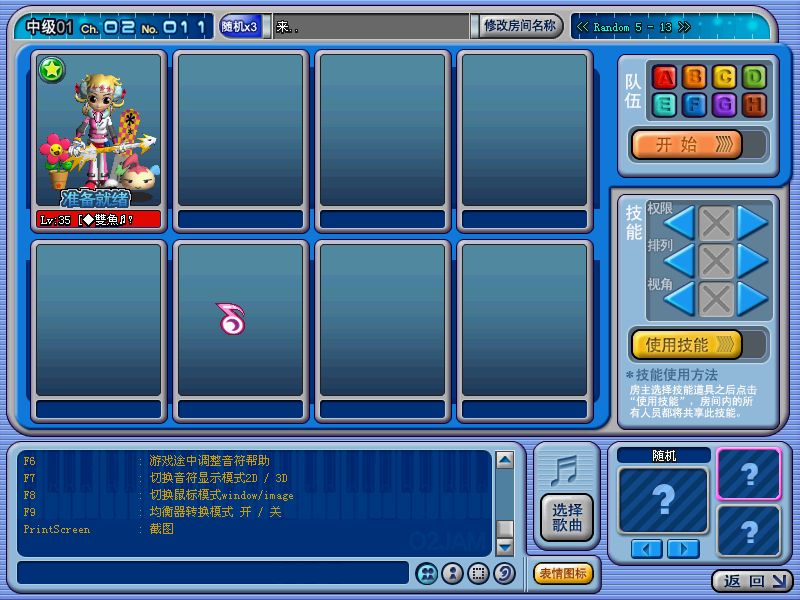
Task: Activate the 使用技能 button
Action: 686,345
